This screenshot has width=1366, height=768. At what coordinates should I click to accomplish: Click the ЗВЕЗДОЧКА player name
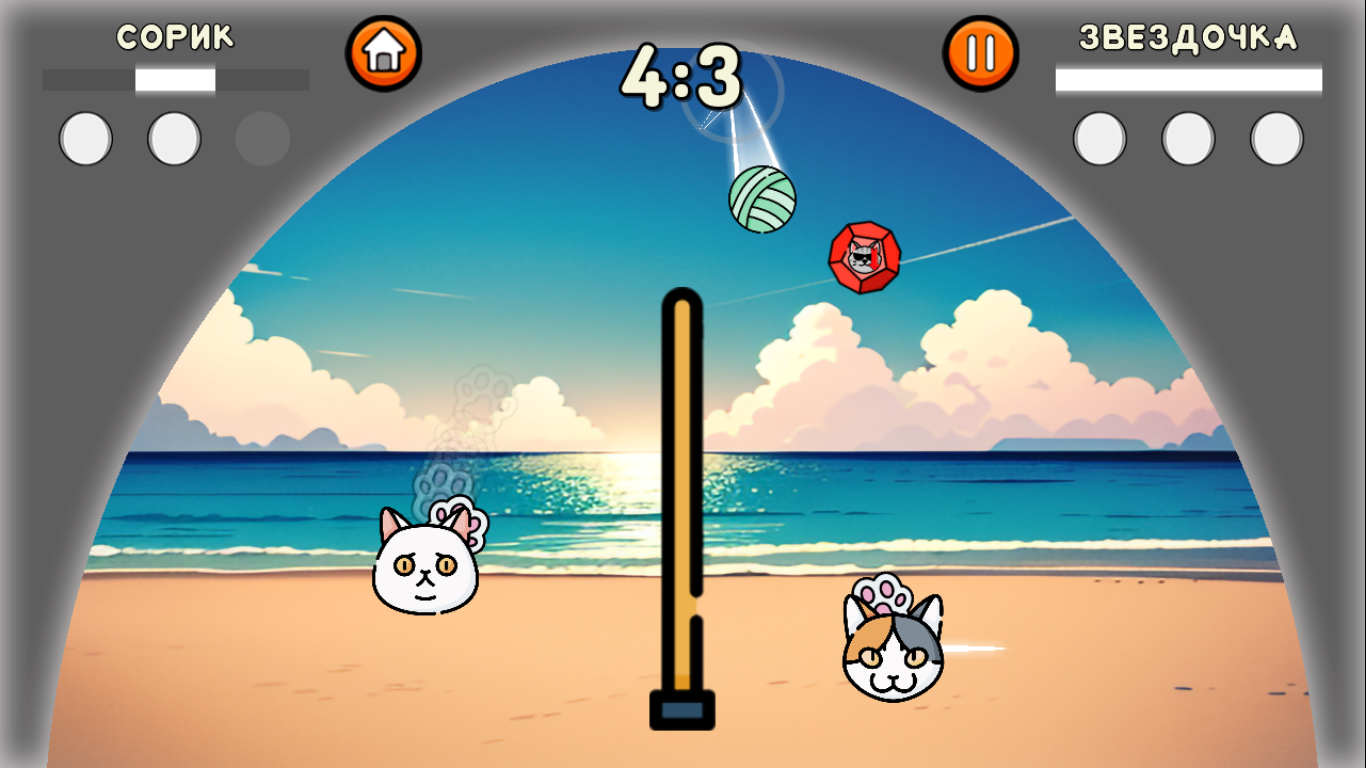(1190, 39)
